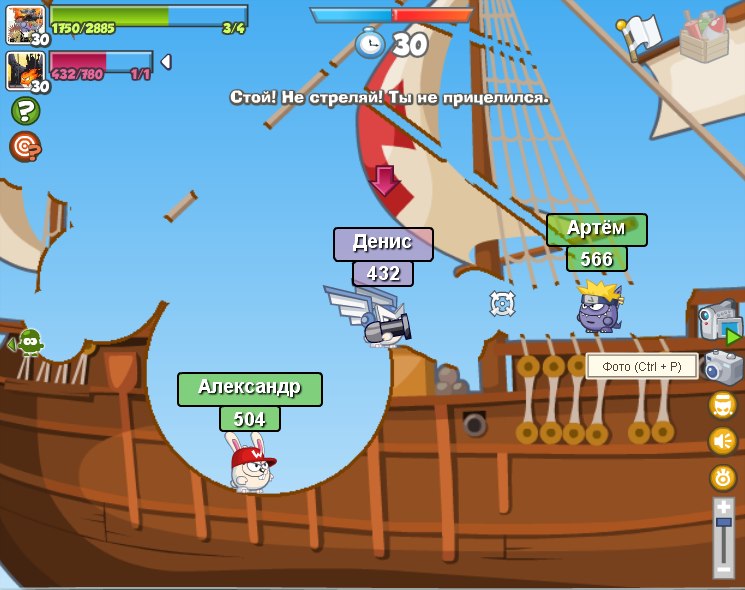Select the second team portrait with fire creature
745x590 pixels.
tap(24, 71)
